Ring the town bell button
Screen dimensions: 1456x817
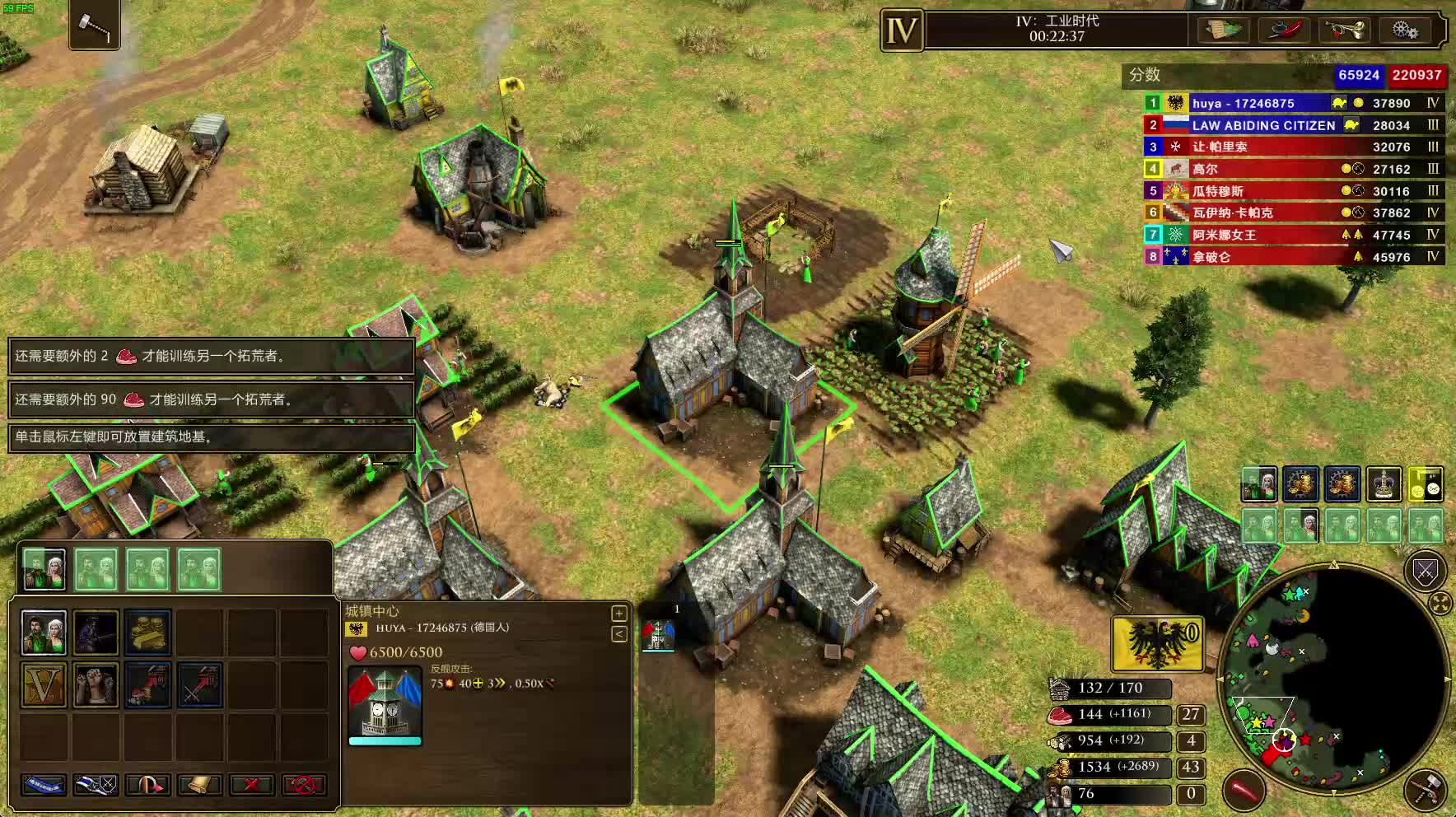(x=199, y=784)
